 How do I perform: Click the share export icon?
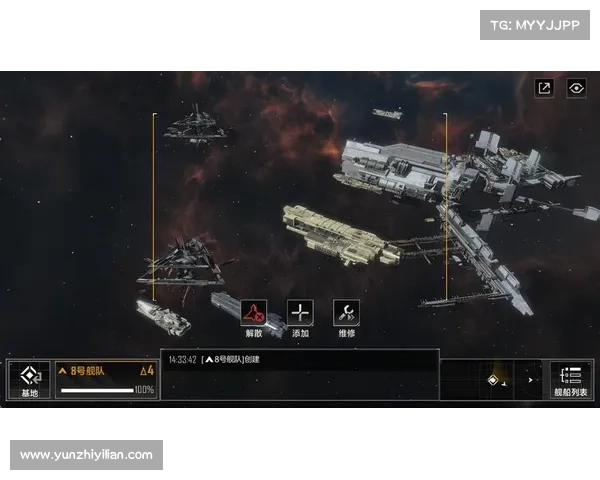pyautogui.click(x=544, y=88)
